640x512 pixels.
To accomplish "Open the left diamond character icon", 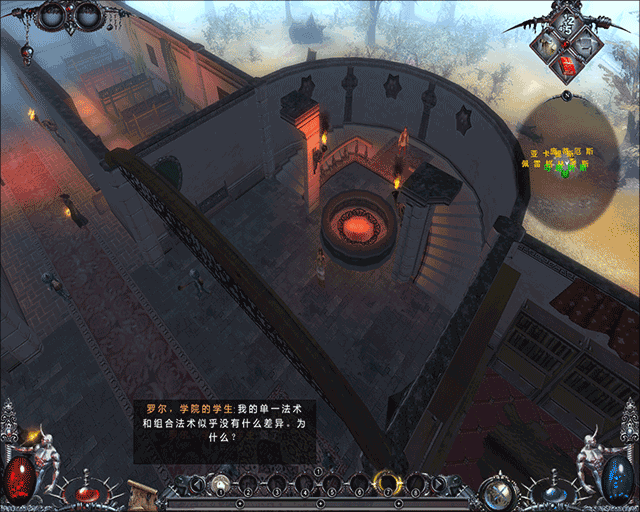I will (x=547, y=43).
